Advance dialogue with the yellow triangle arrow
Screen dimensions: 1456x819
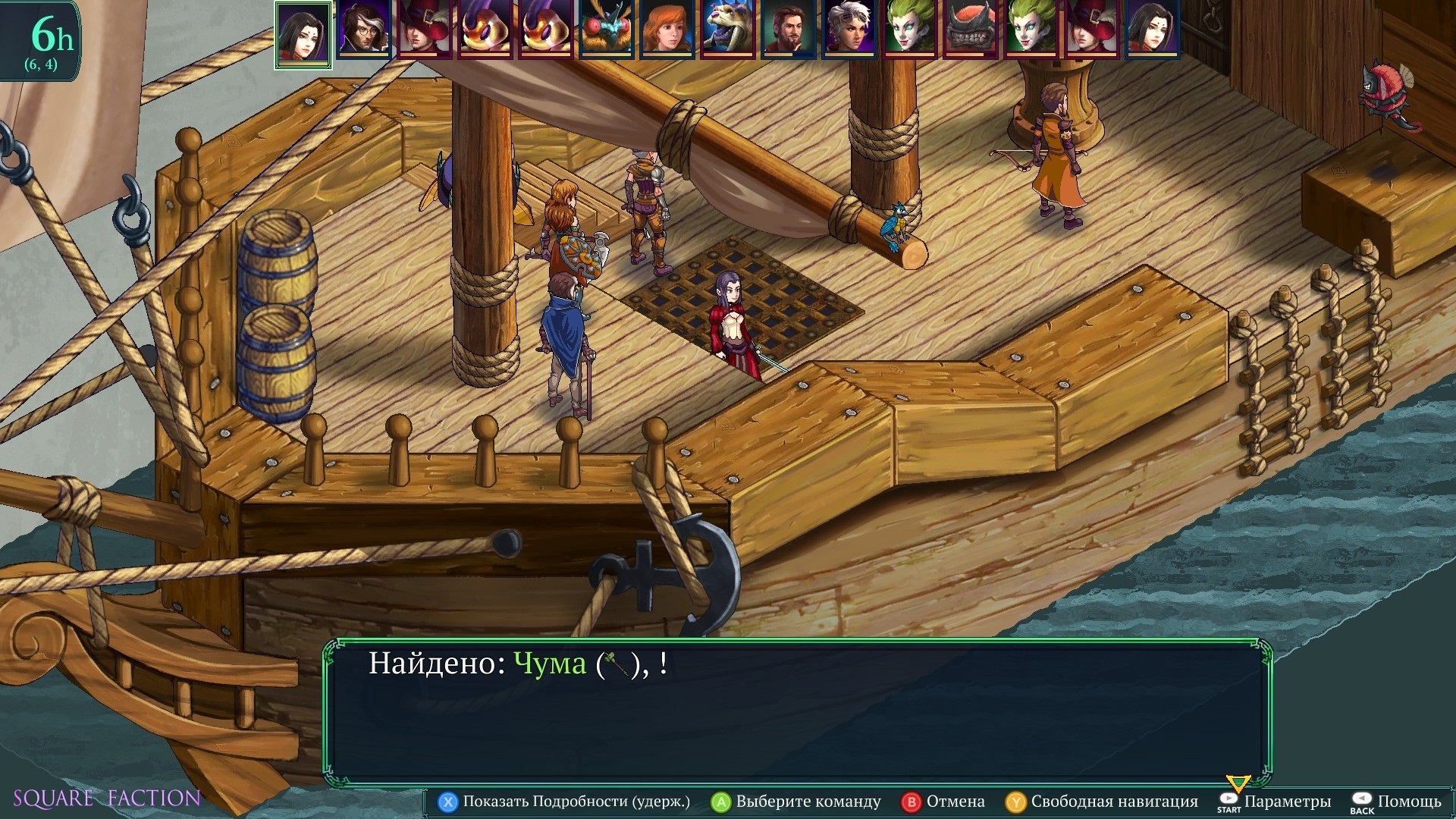coord(1238,783)
